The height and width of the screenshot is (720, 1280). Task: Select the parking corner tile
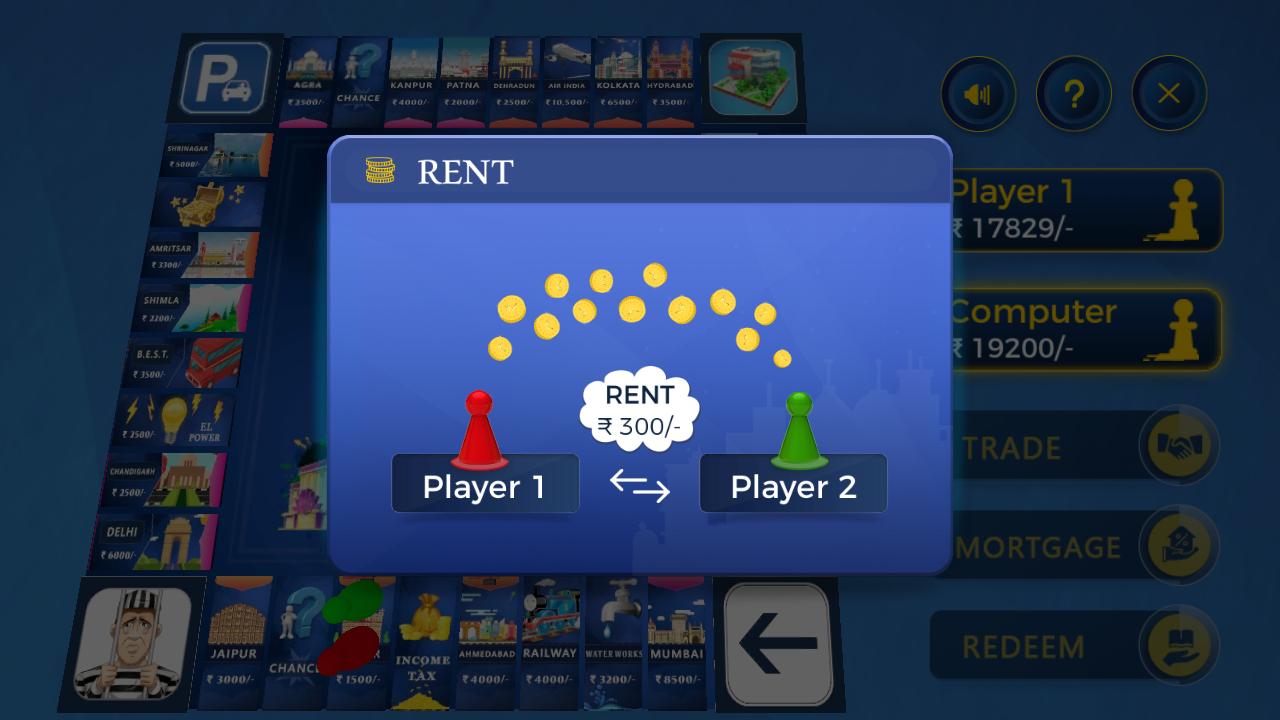click(x=225, y=78)
